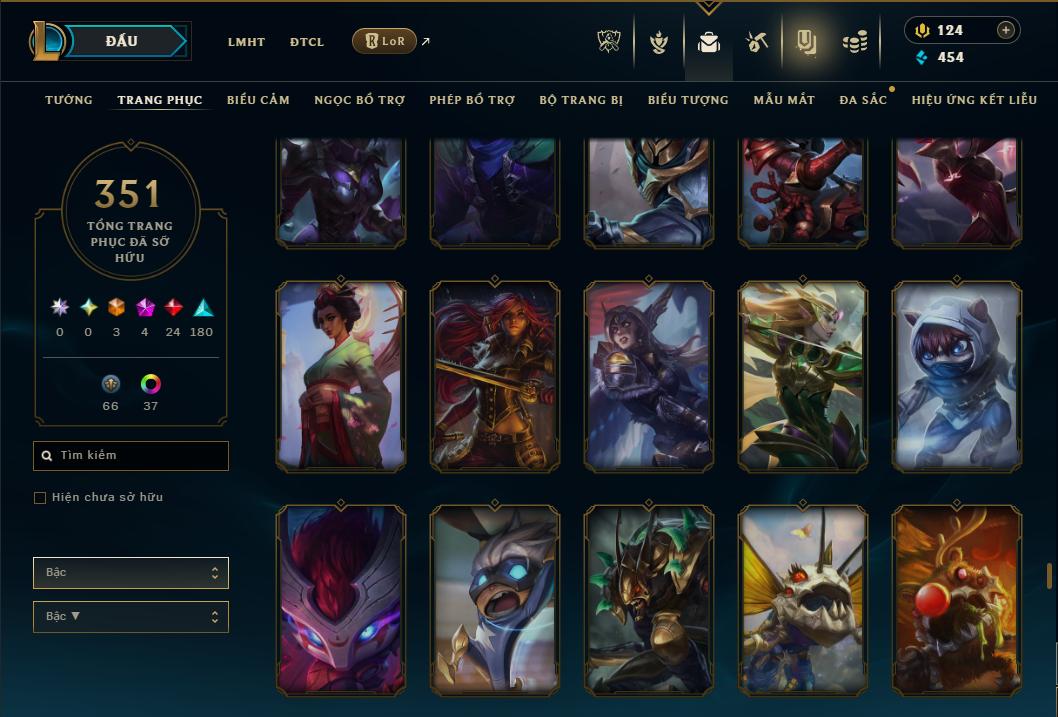The height and width of the screenshot is (717, 1058).
Task: Click the Tìm kiếm search field
Action: click(x=131, y=456)
